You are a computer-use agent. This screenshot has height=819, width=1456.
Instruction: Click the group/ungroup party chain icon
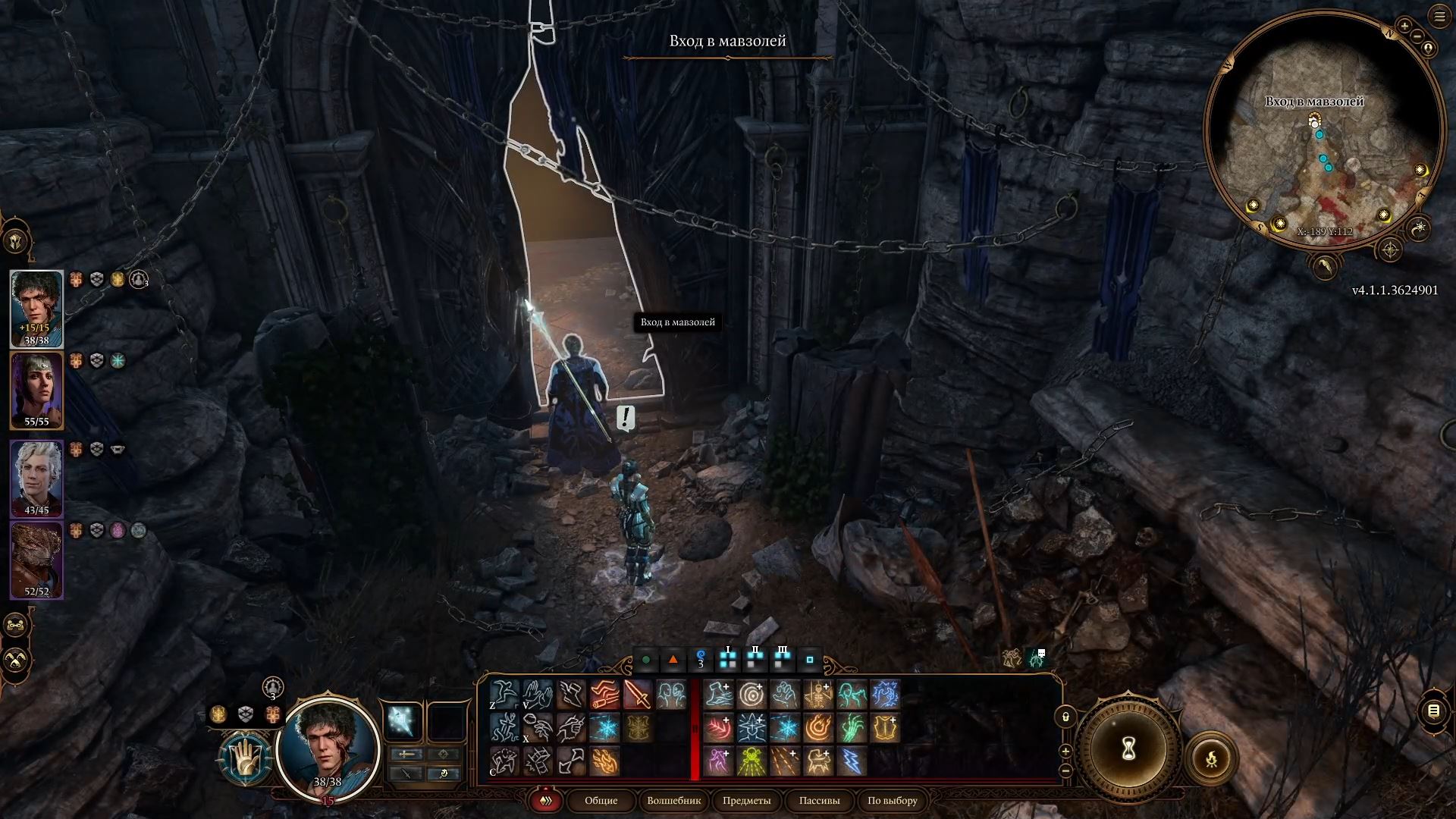14,625
